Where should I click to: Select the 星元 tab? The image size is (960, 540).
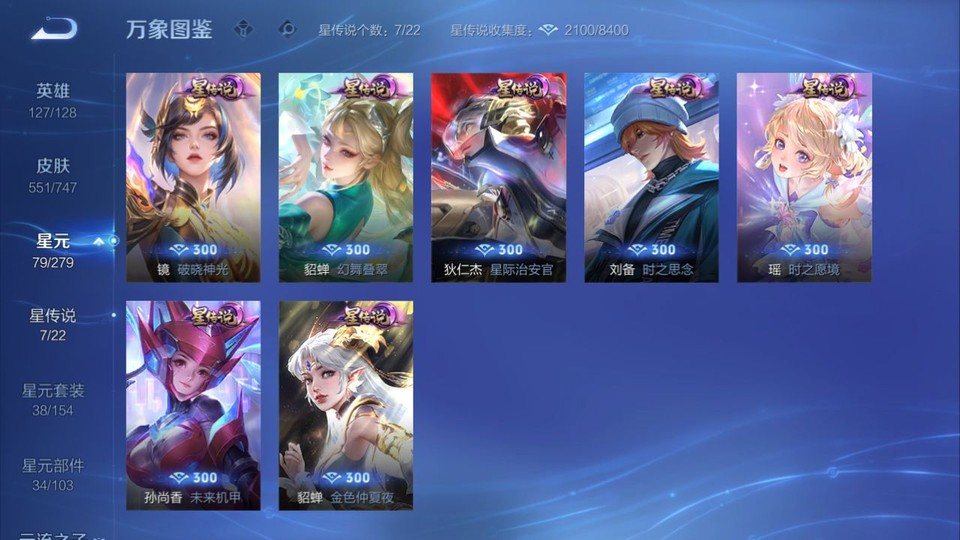(x=53, y=249)
